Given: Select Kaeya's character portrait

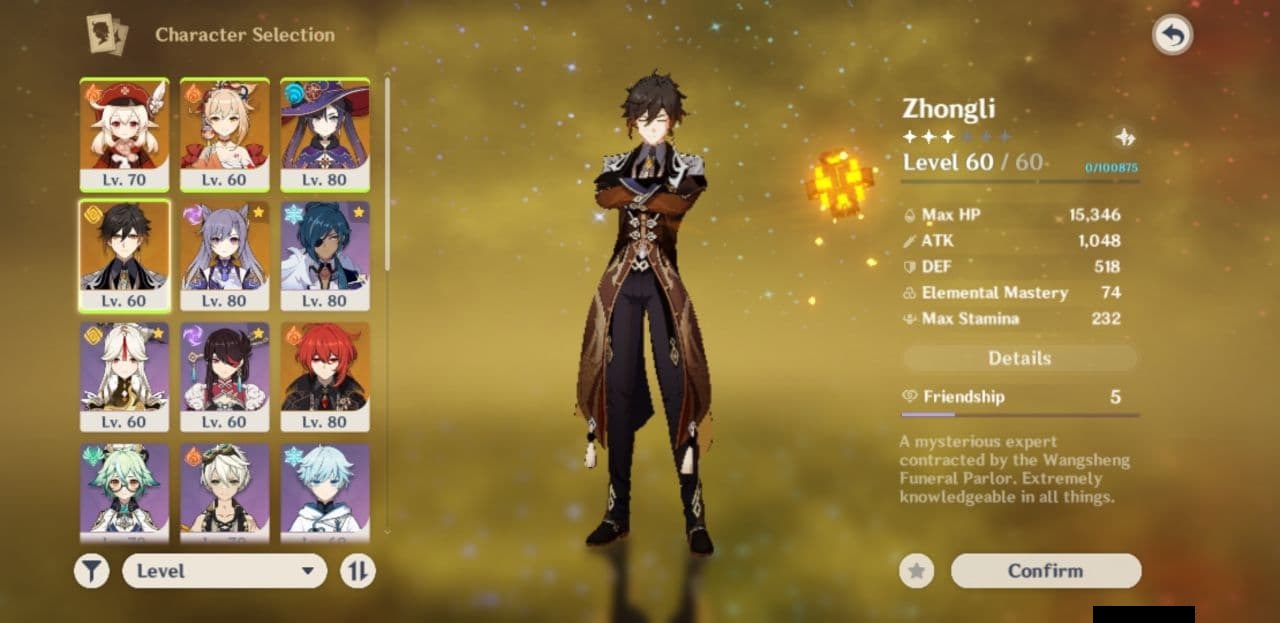Looking at the screenshot, I should tap(325, 255).
